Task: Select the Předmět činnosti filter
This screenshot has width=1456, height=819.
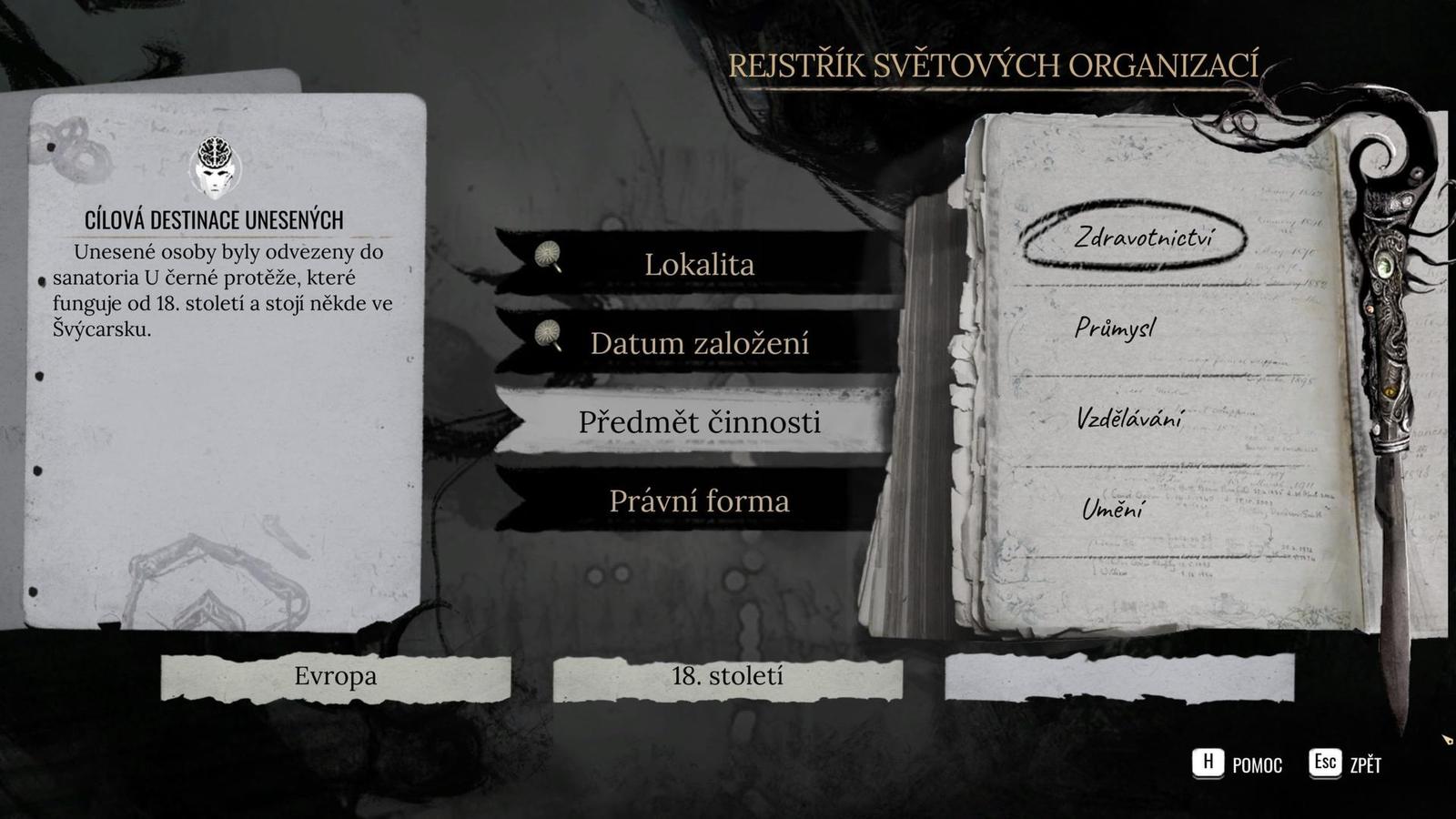Action: [x=701, y=422]
